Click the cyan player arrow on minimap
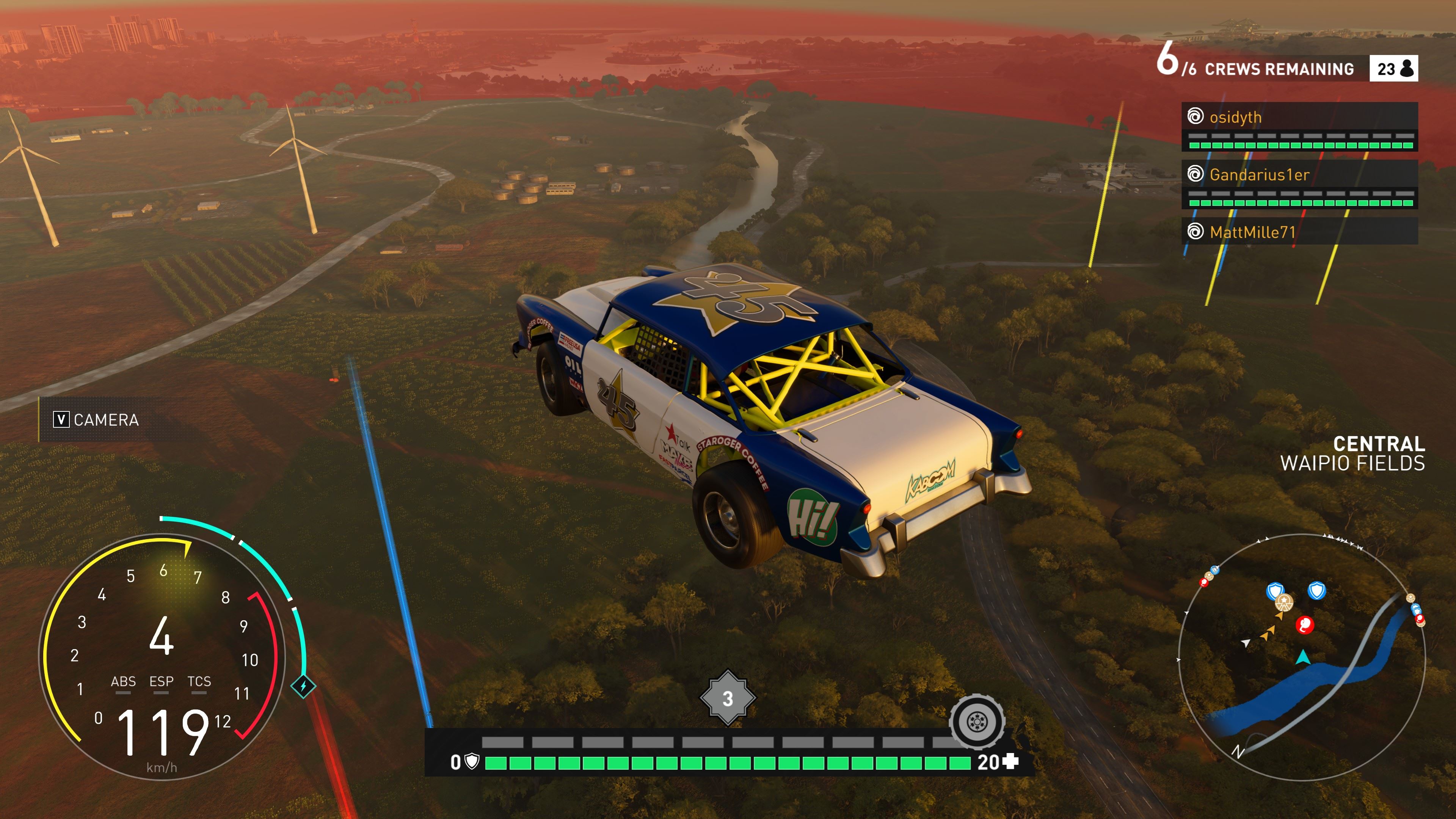 point(1303,657)
